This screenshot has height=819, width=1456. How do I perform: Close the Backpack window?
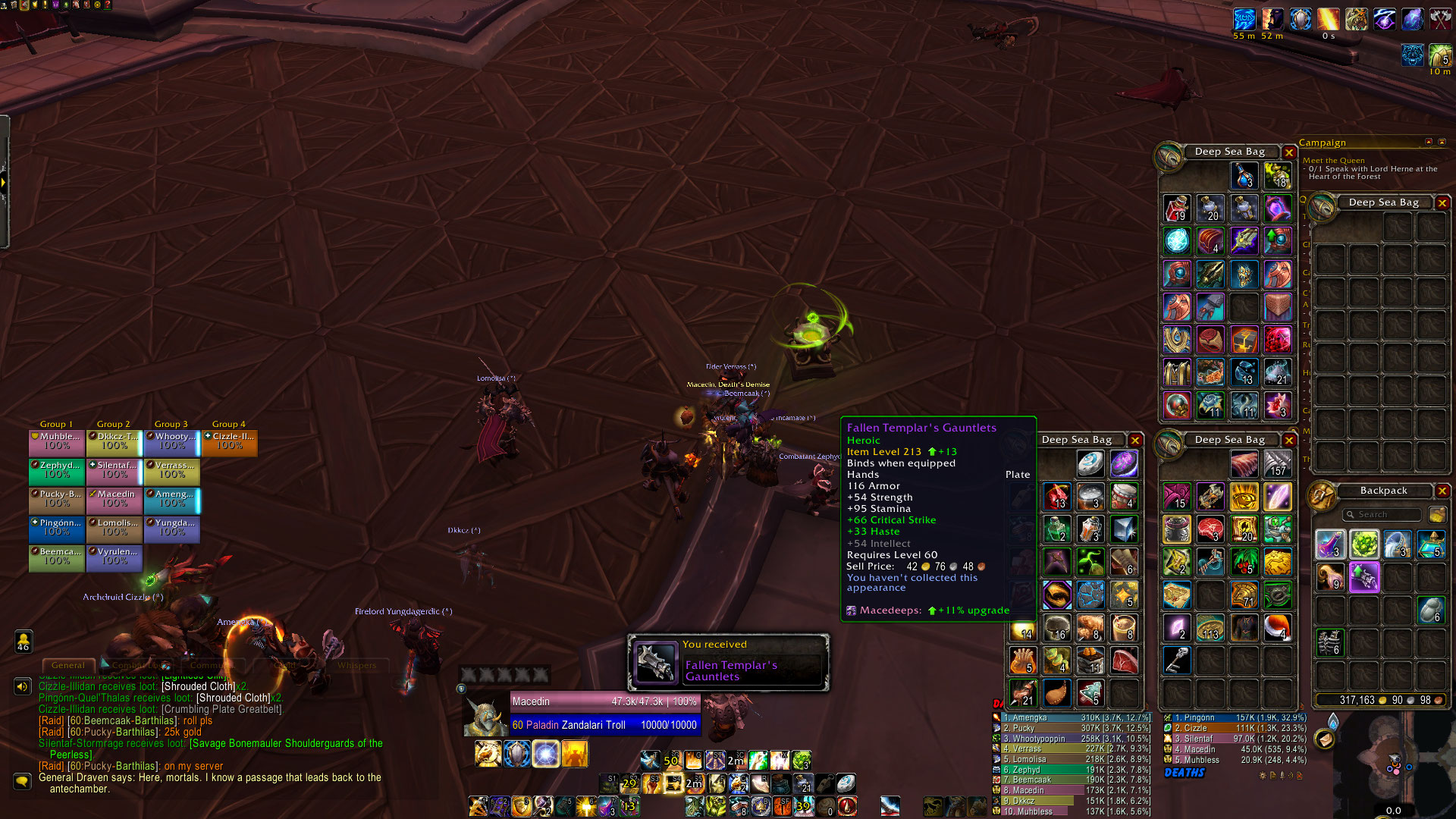(1442, 491)
